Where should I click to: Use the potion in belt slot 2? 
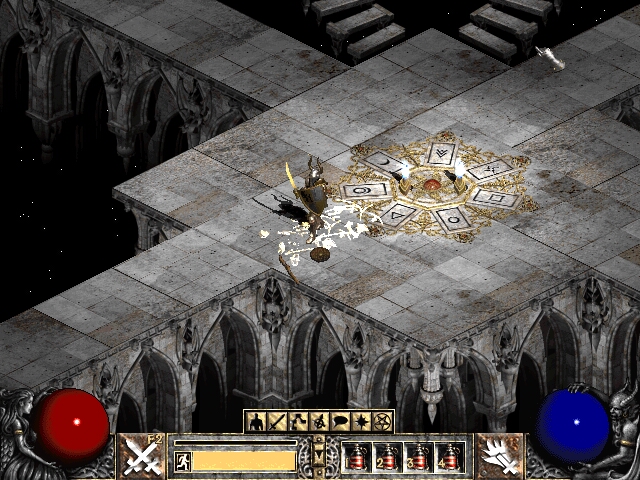coord(386,457)
